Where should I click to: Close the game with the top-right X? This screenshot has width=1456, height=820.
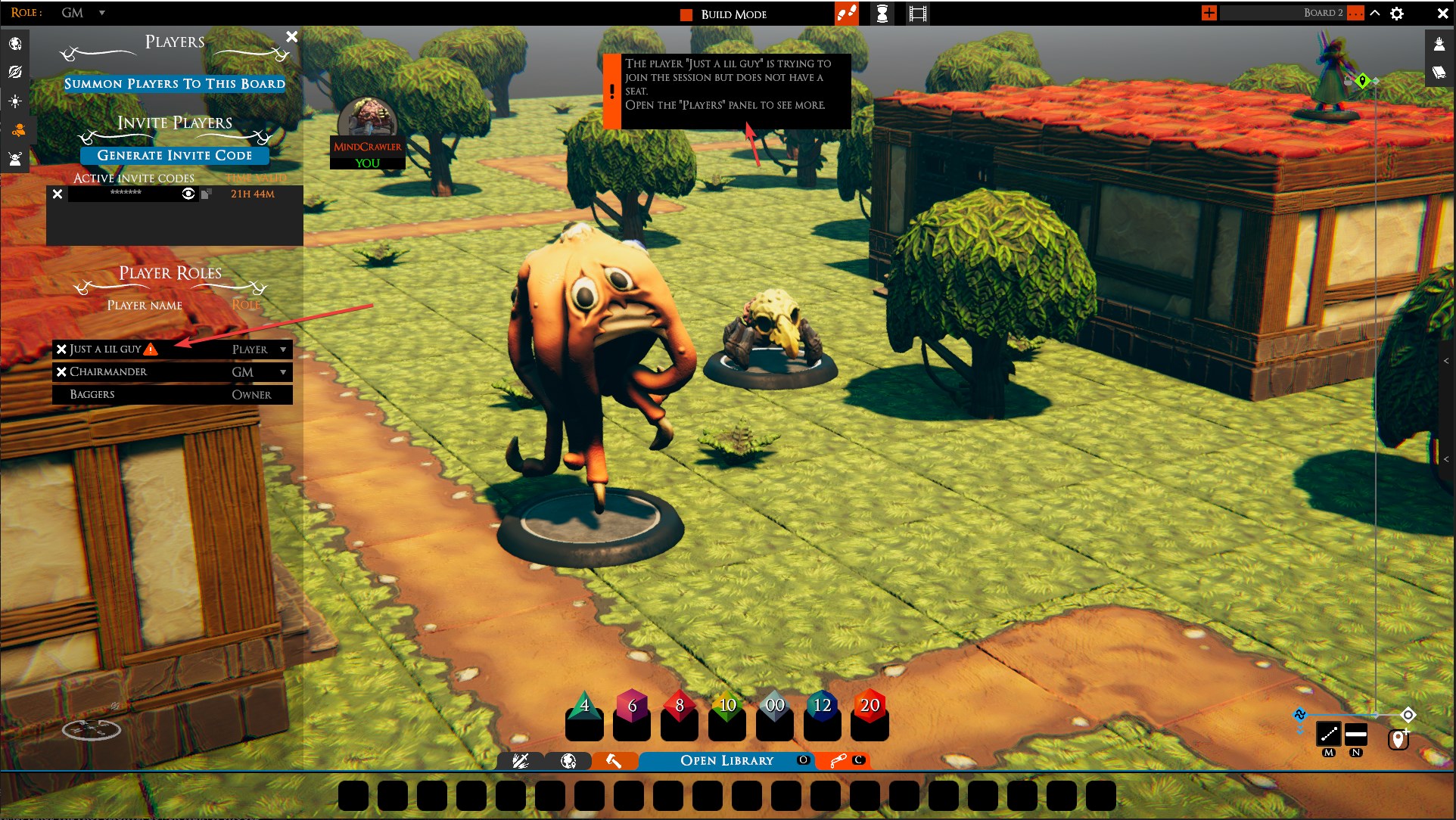point(1442,14)
